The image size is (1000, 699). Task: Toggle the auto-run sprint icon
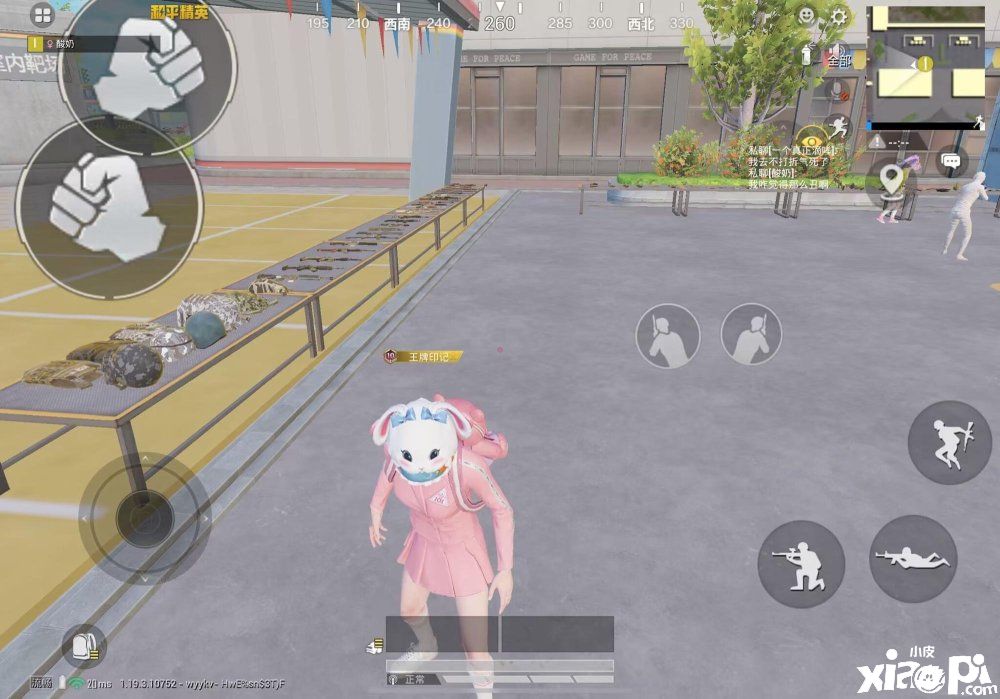tap(840, 125)
